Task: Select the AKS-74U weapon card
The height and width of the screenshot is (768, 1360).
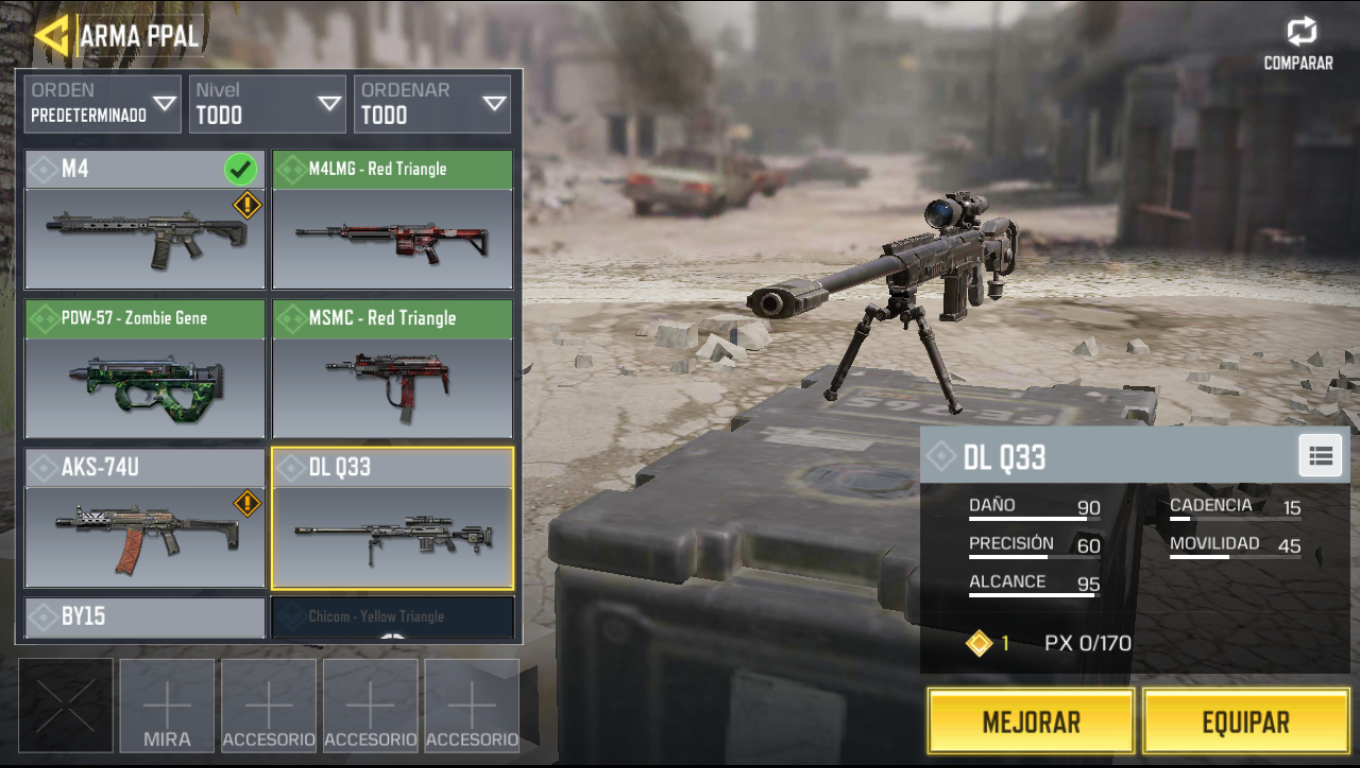Action: point(144,518)
